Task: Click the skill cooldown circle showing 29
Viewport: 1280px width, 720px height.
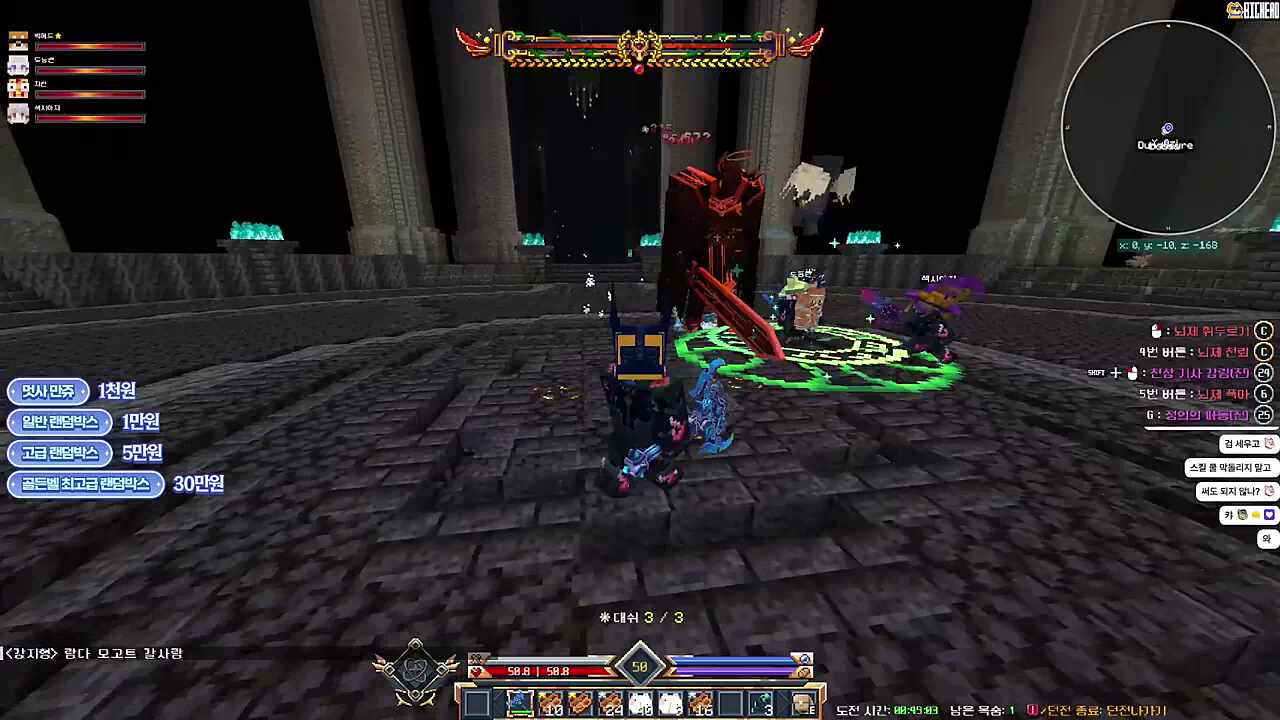Action: (x=1264, y=373)
